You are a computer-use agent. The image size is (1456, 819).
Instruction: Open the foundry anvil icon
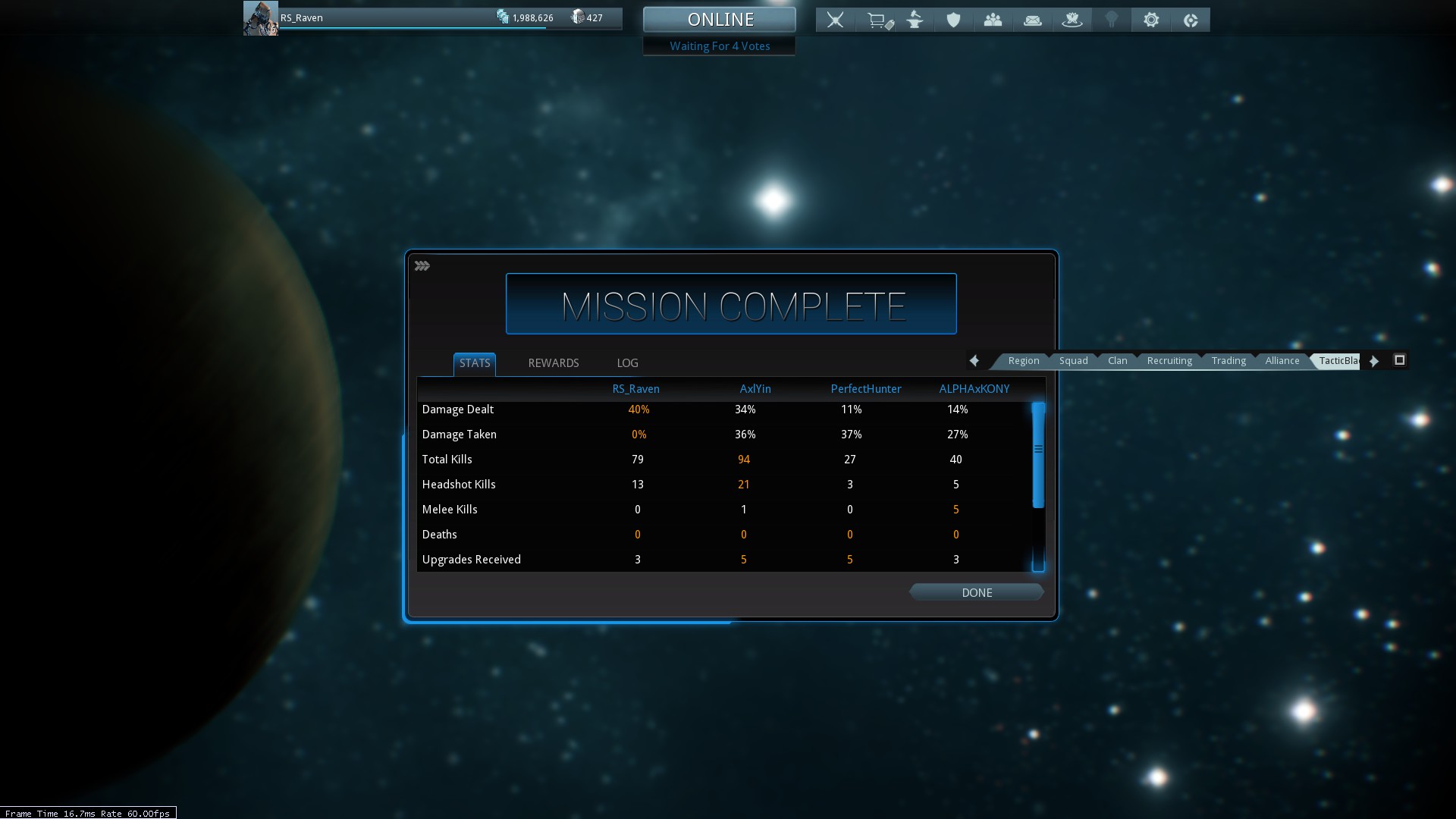tap(915, 20)
